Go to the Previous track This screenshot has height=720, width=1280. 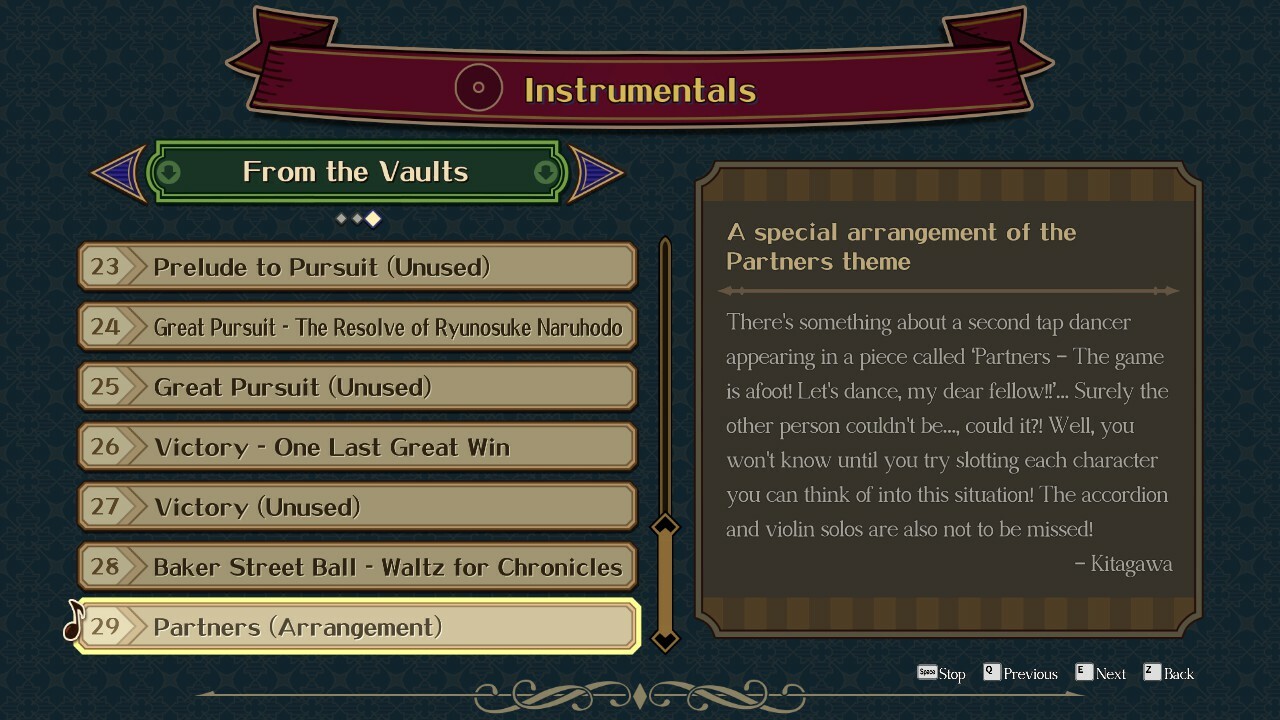(1020, 673)
